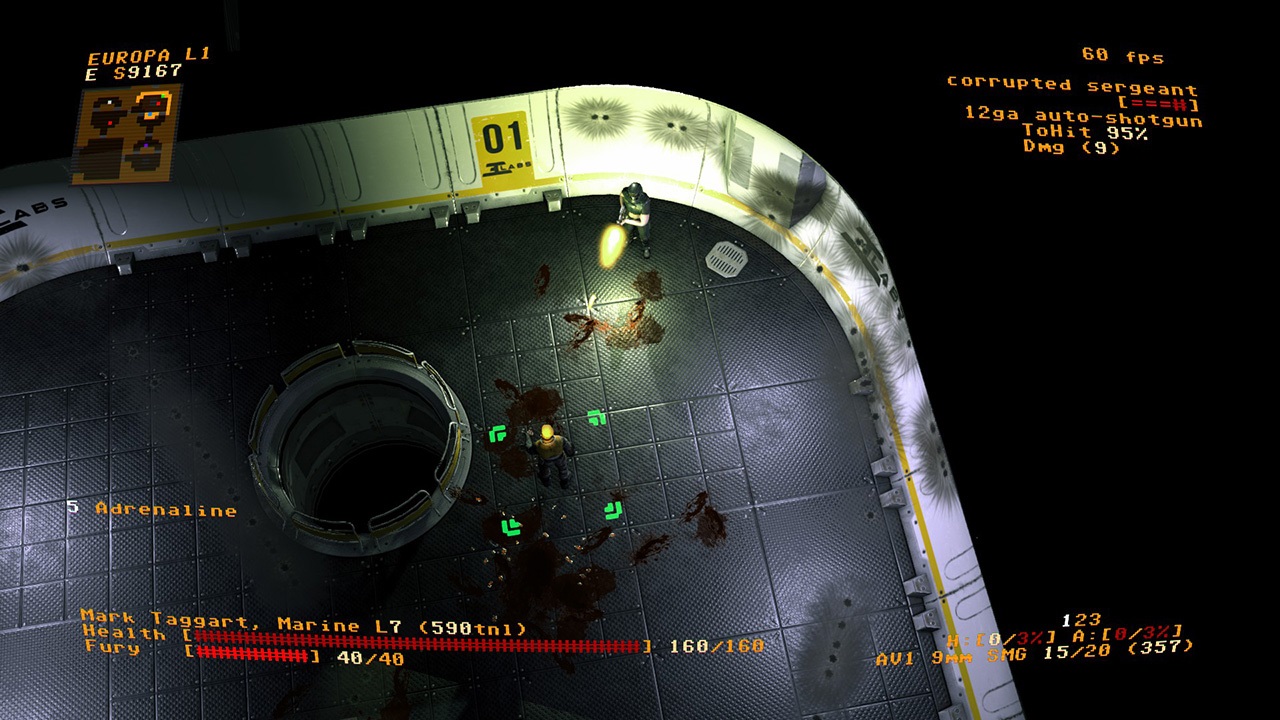The width and height of the screenshot is (1280, 720).
Task: Click the red enemy dot on the minimap
Action: 158,103
